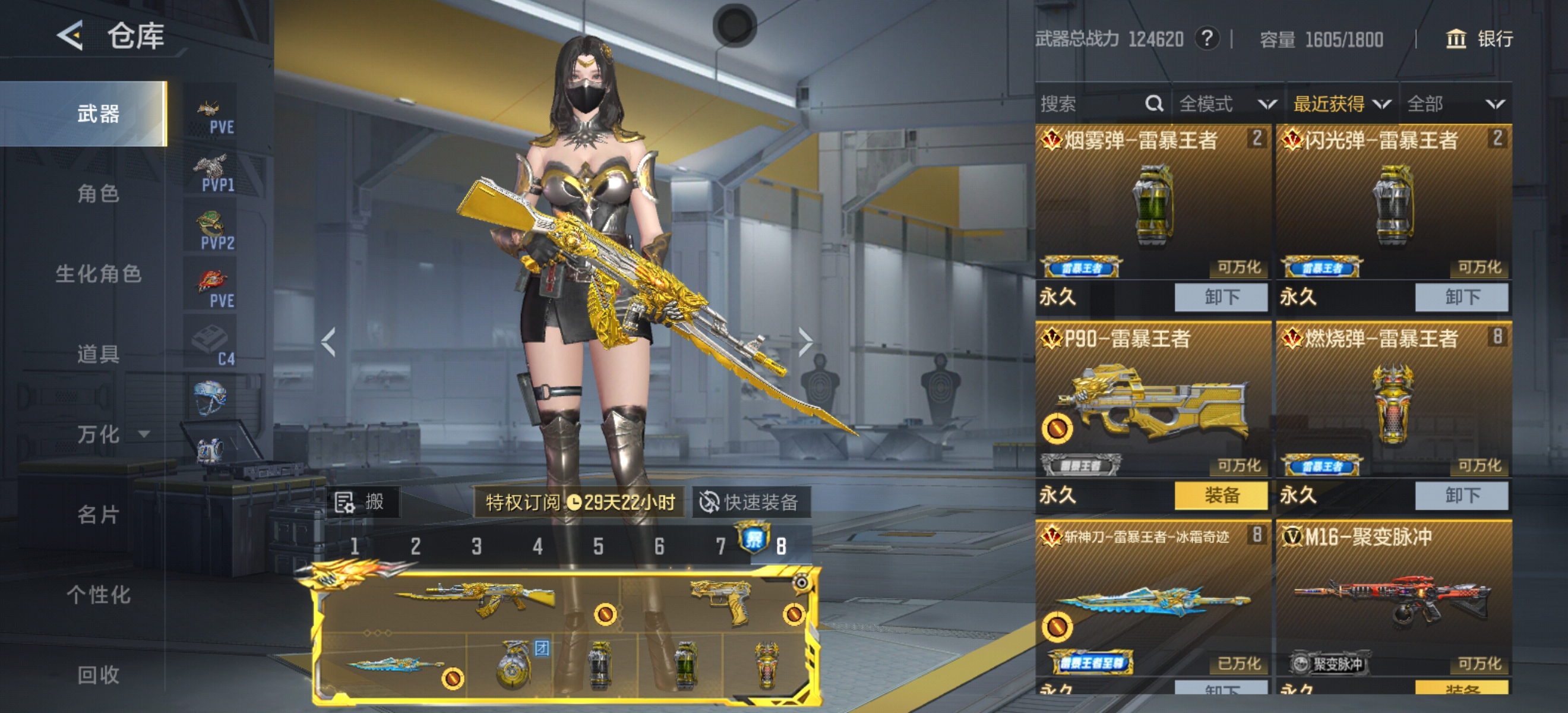Switch to the 角色 category
Screen dimensions: 1568x713
click(x=97, y=194)
